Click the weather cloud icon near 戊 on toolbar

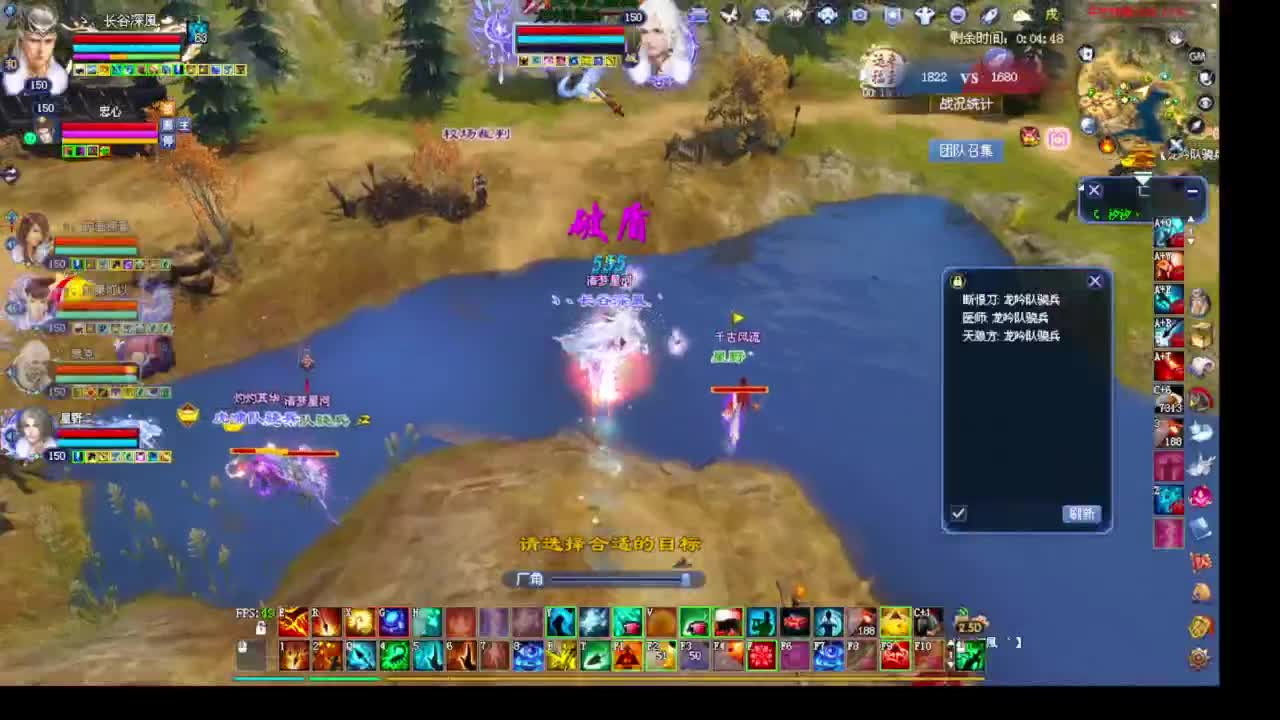pyautogui.click(x=1019, y=15)
